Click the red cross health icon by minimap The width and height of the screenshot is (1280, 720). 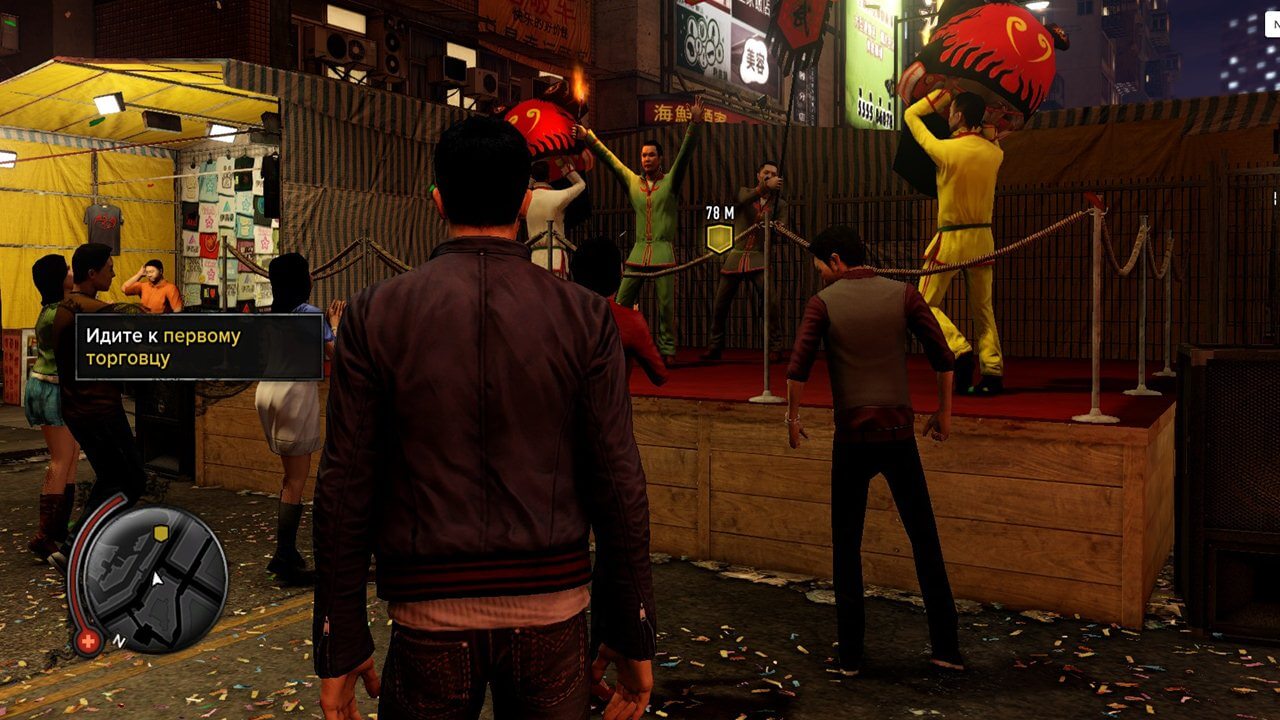coord(88,642)
